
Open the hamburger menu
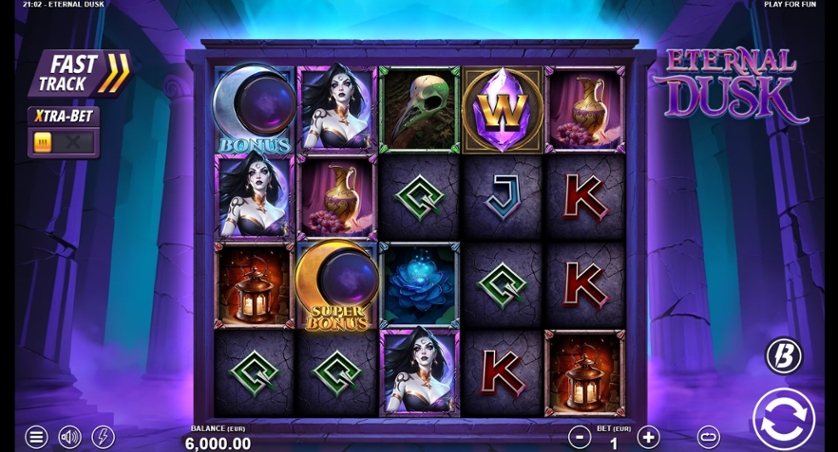36,437
